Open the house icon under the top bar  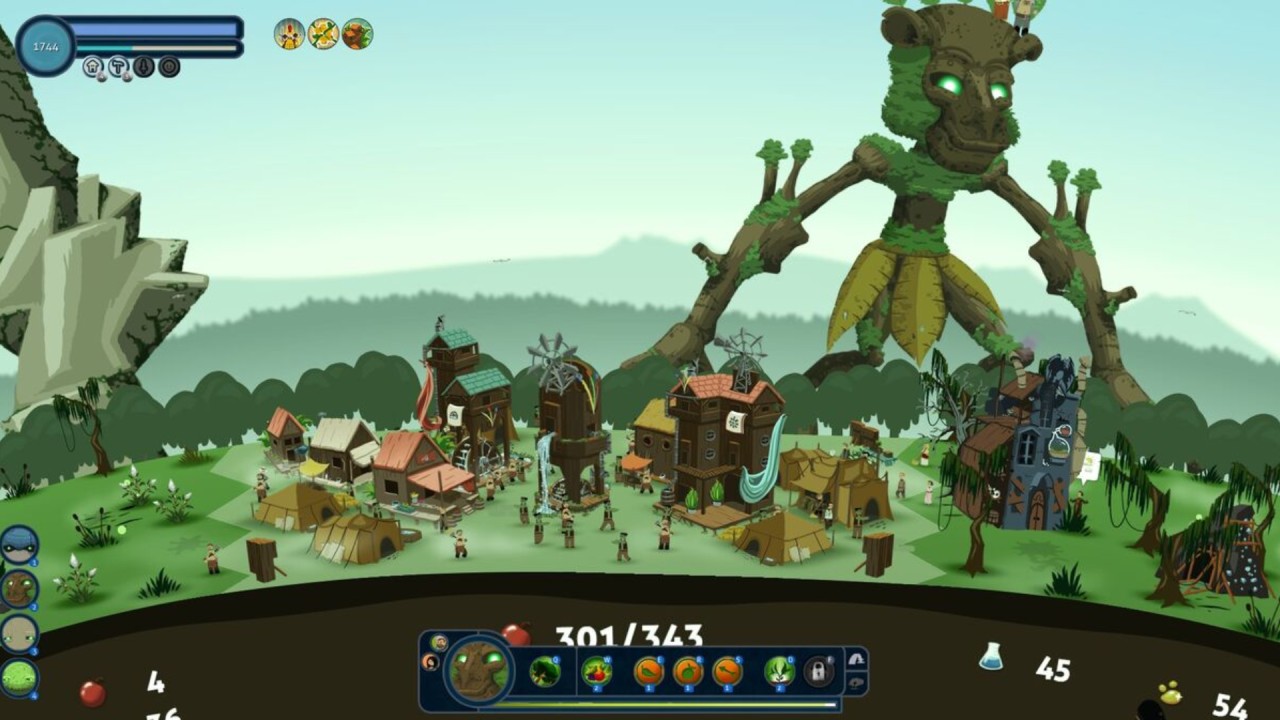click(94, 67)
